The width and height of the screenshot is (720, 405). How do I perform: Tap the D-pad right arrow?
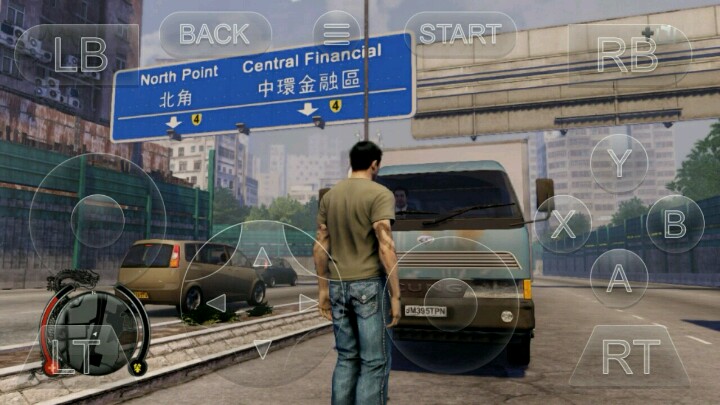tap(307, 302)
